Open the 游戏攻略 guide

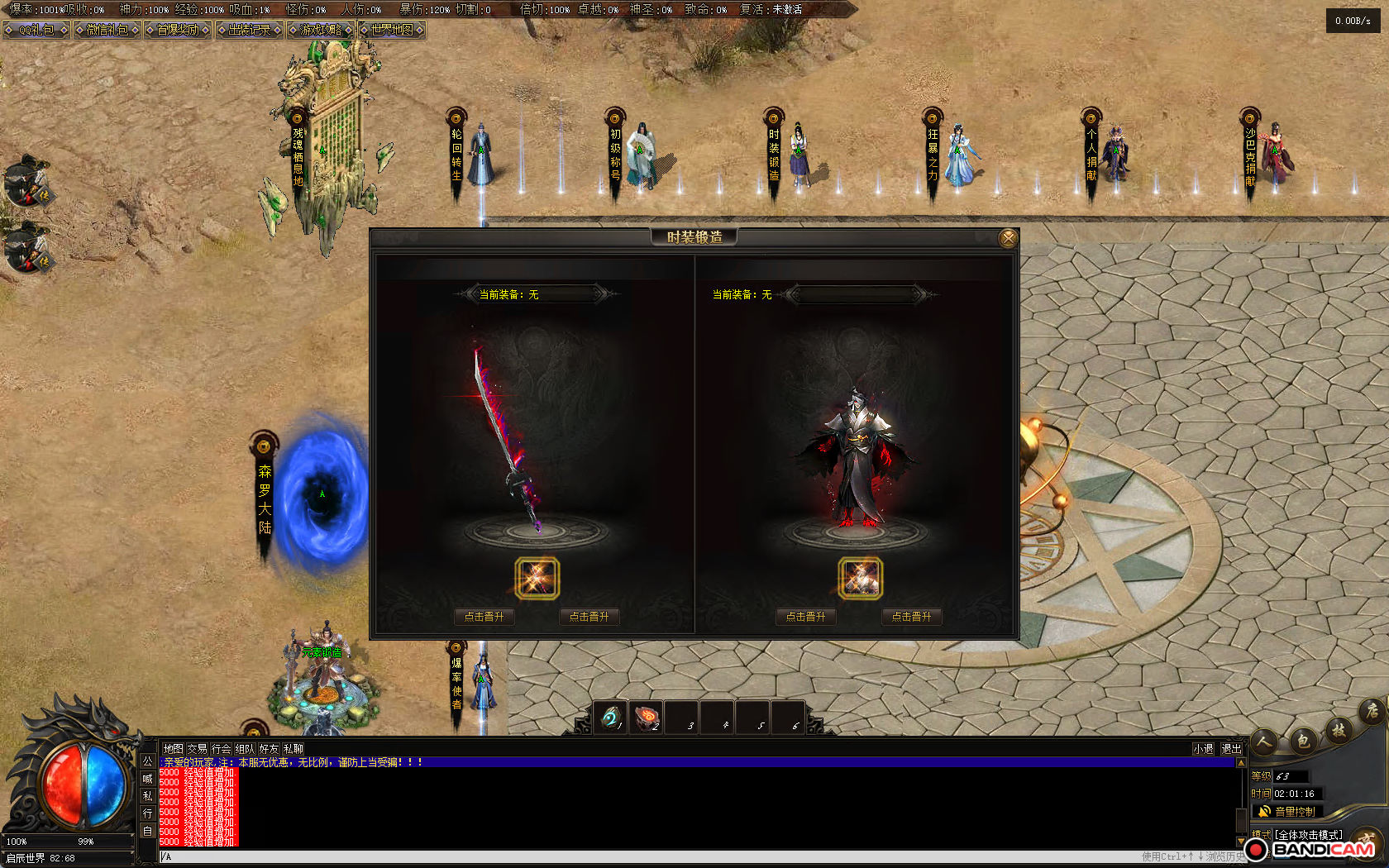pos(321,30)
